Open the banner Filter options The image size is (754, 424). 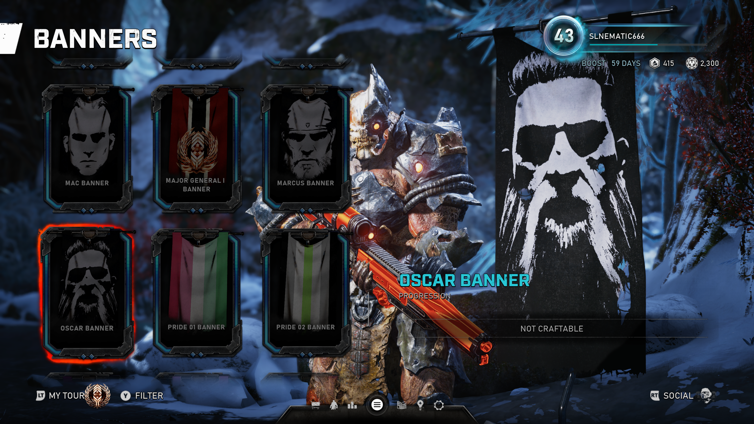(141, 396)
